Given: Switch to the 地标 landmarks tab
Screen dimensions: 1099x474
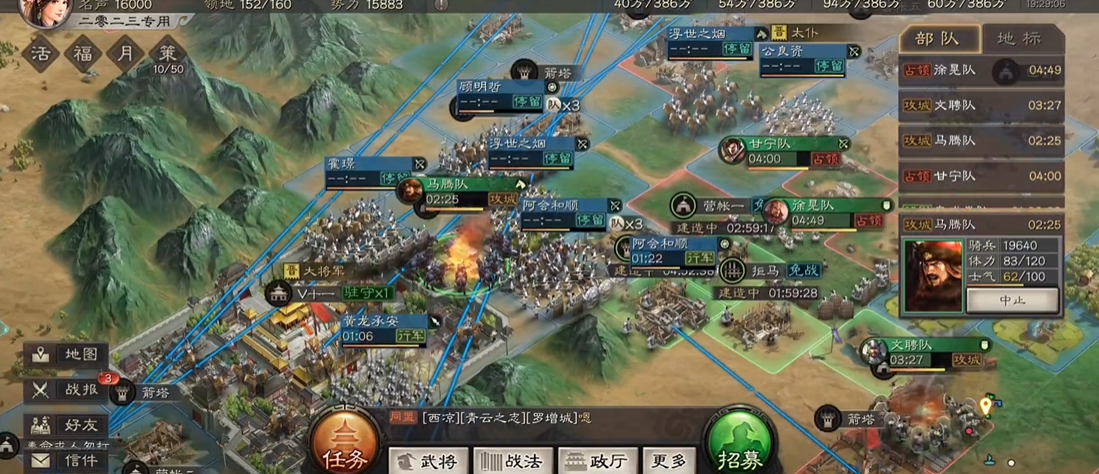Looking at the screenshot, I should 1018,39.
